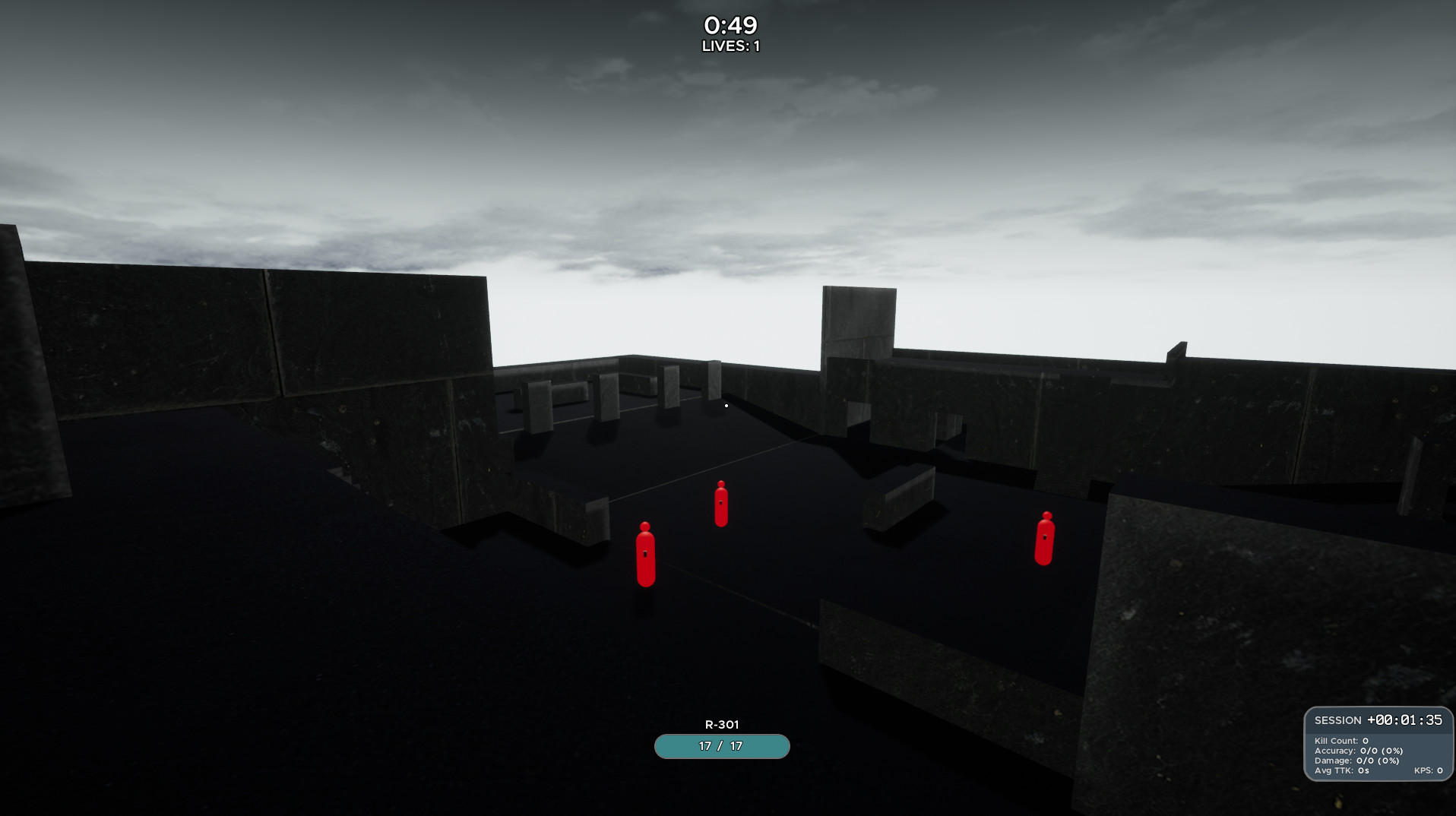Click the head of the closest red bot
Image resolution: width=1456 pixels, height=816 pixels.
pos(645,528)
